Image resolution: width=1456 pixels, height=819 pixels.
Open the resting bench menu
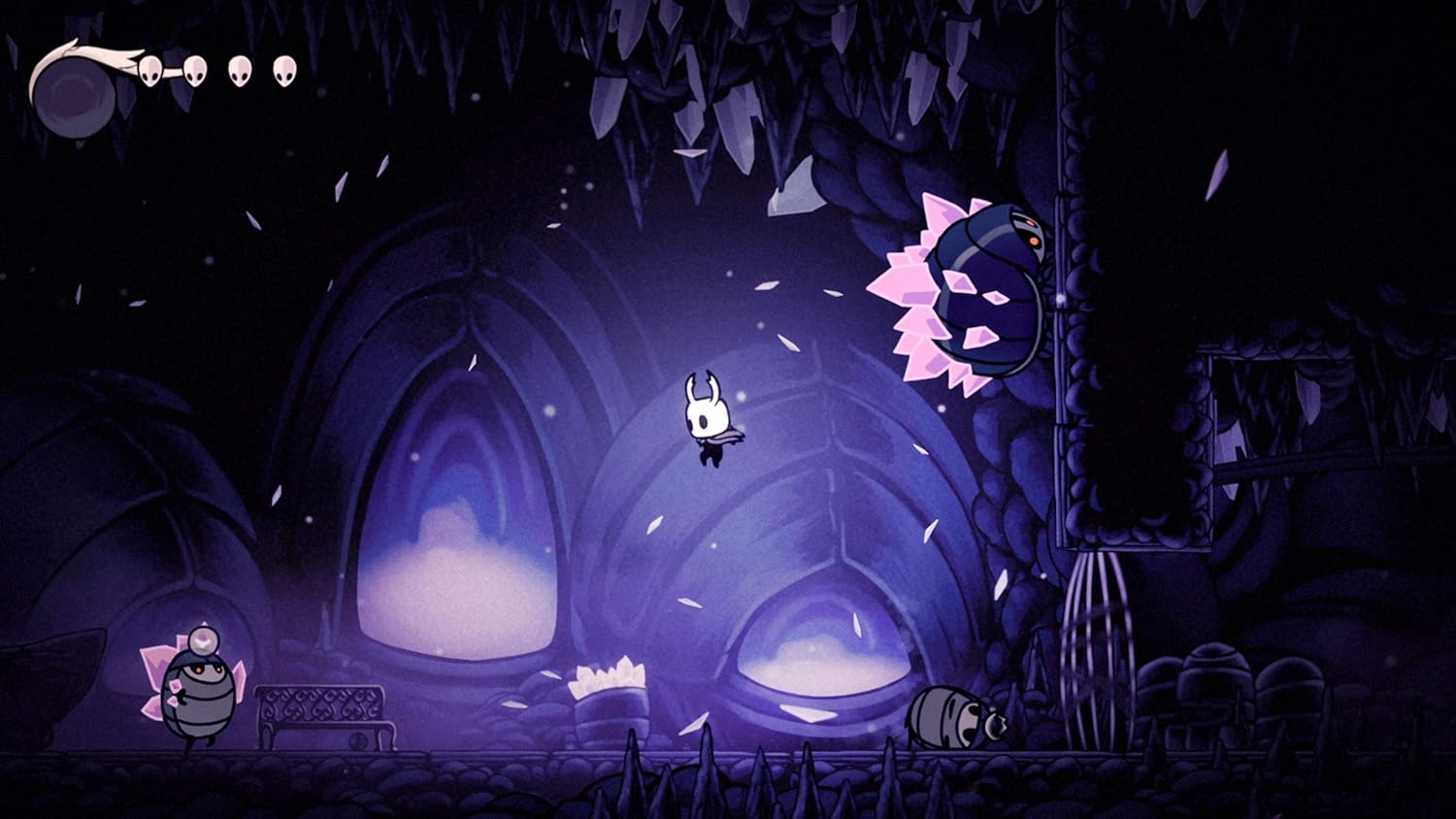point(320,718)
